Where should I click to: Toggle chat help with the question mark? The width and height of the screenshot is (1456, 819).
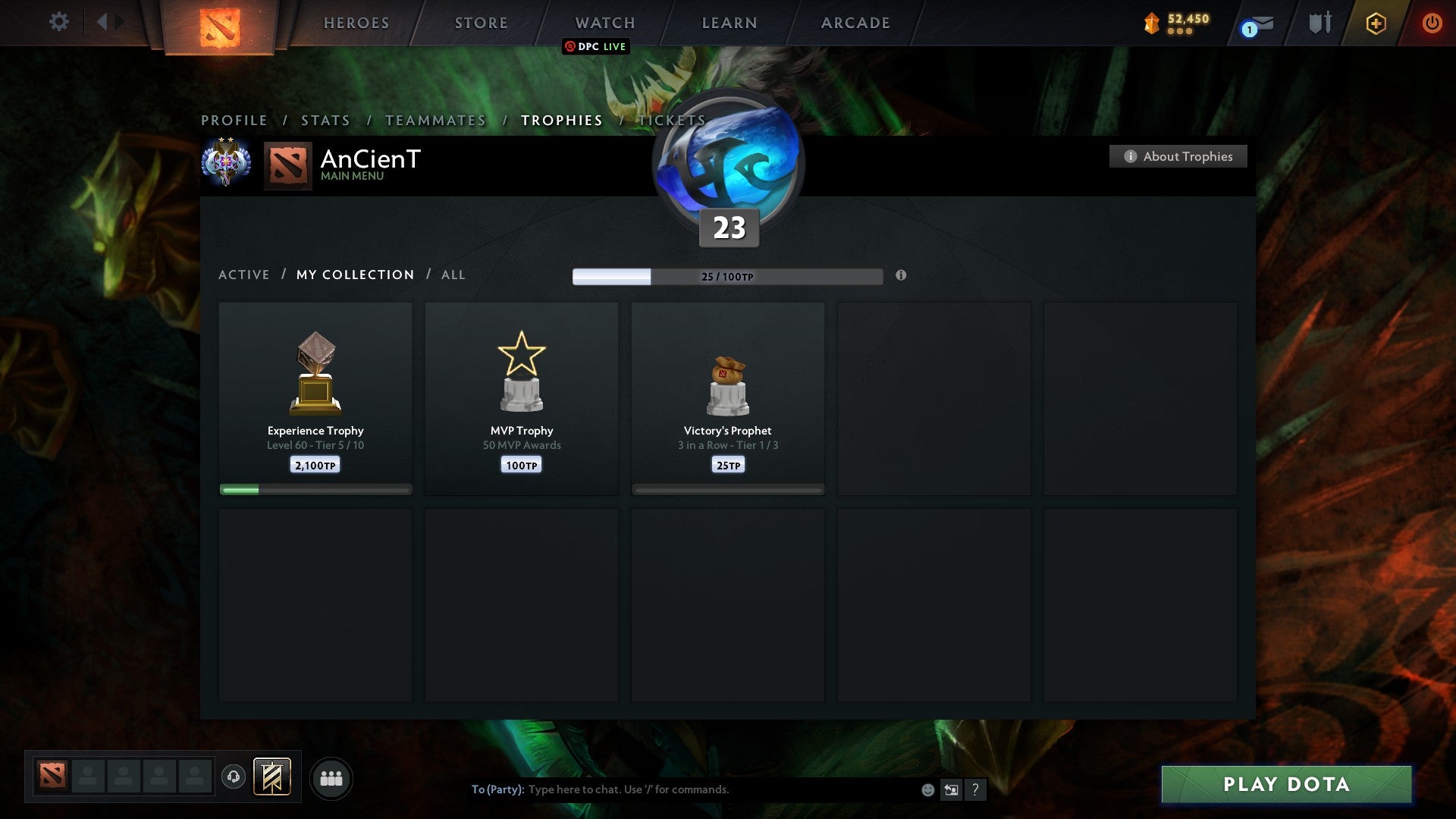pyautogui.click(x=977, y=789)
